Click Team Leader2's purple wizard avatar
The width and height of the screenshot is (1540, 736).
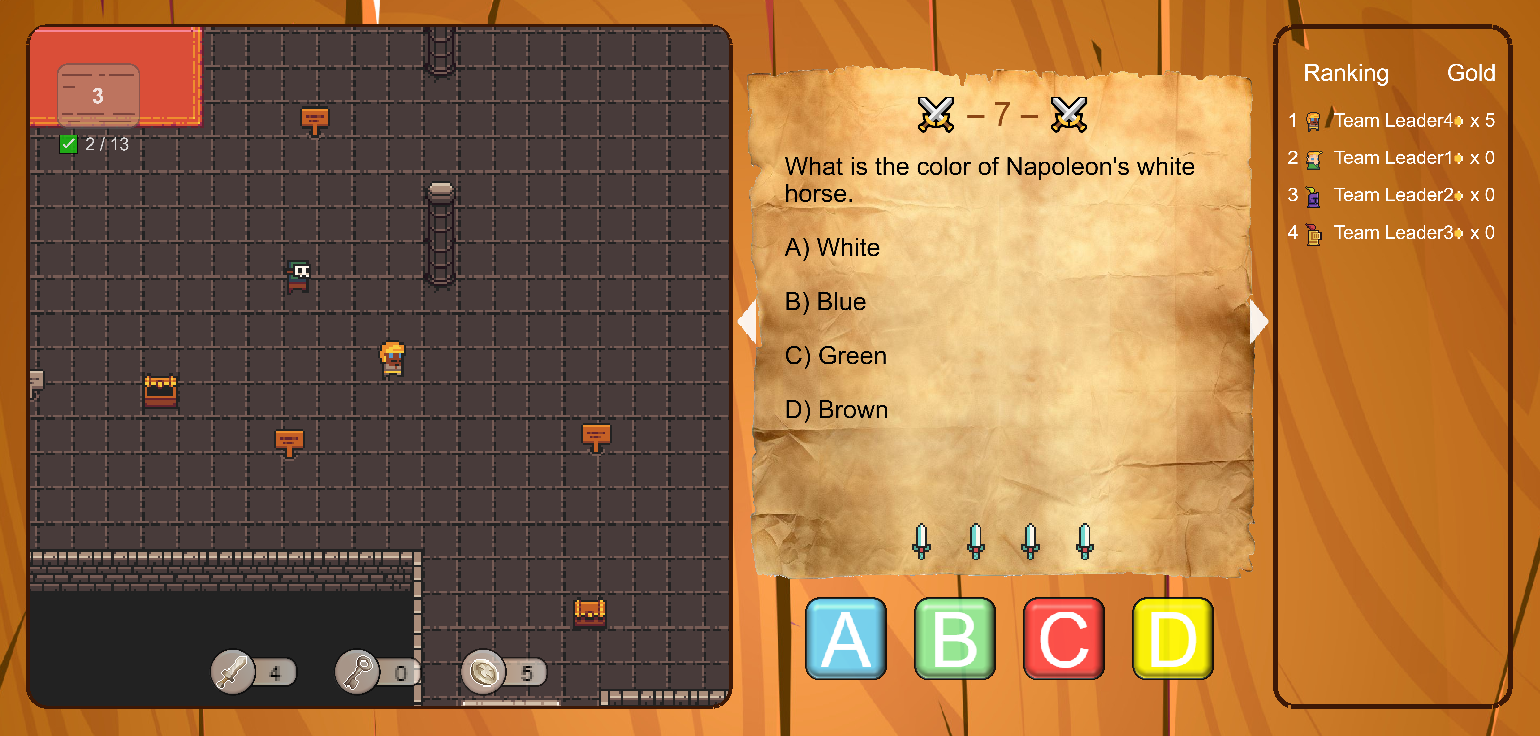click(1314, 195)
